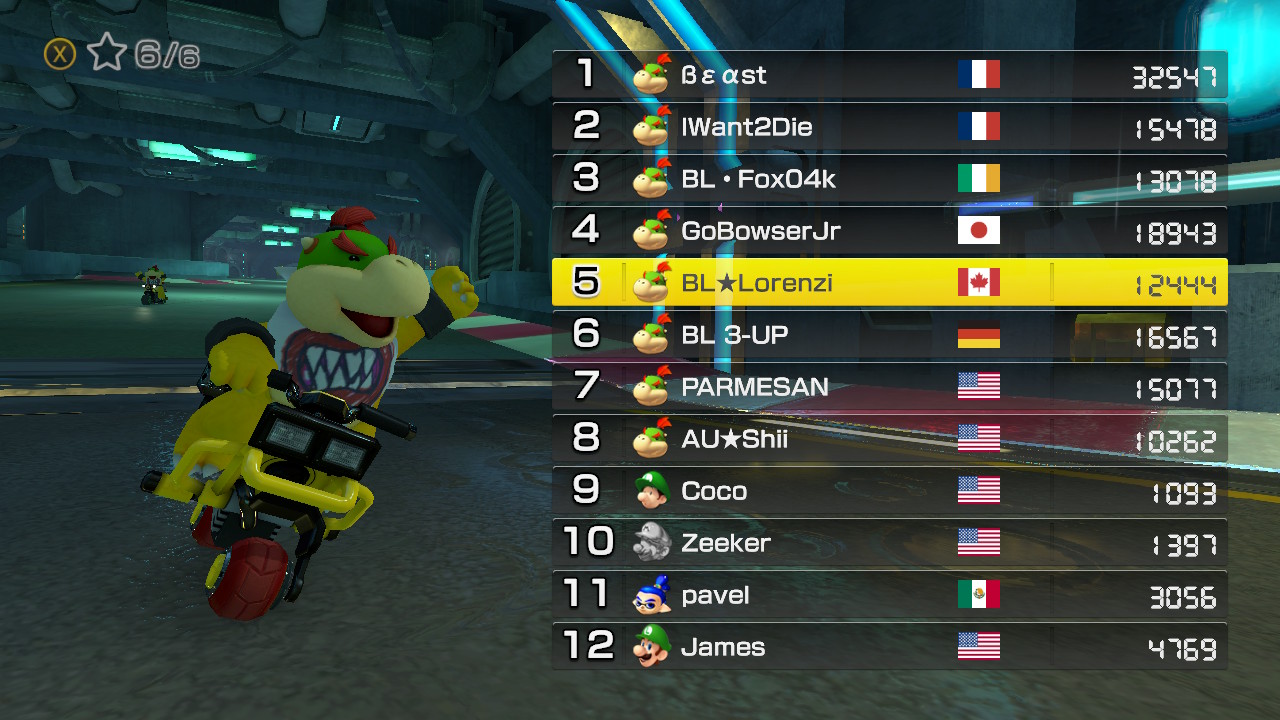The image size is (1280, 720).
Task: Click the AU★Shii player entry
Action: point(889,439)
